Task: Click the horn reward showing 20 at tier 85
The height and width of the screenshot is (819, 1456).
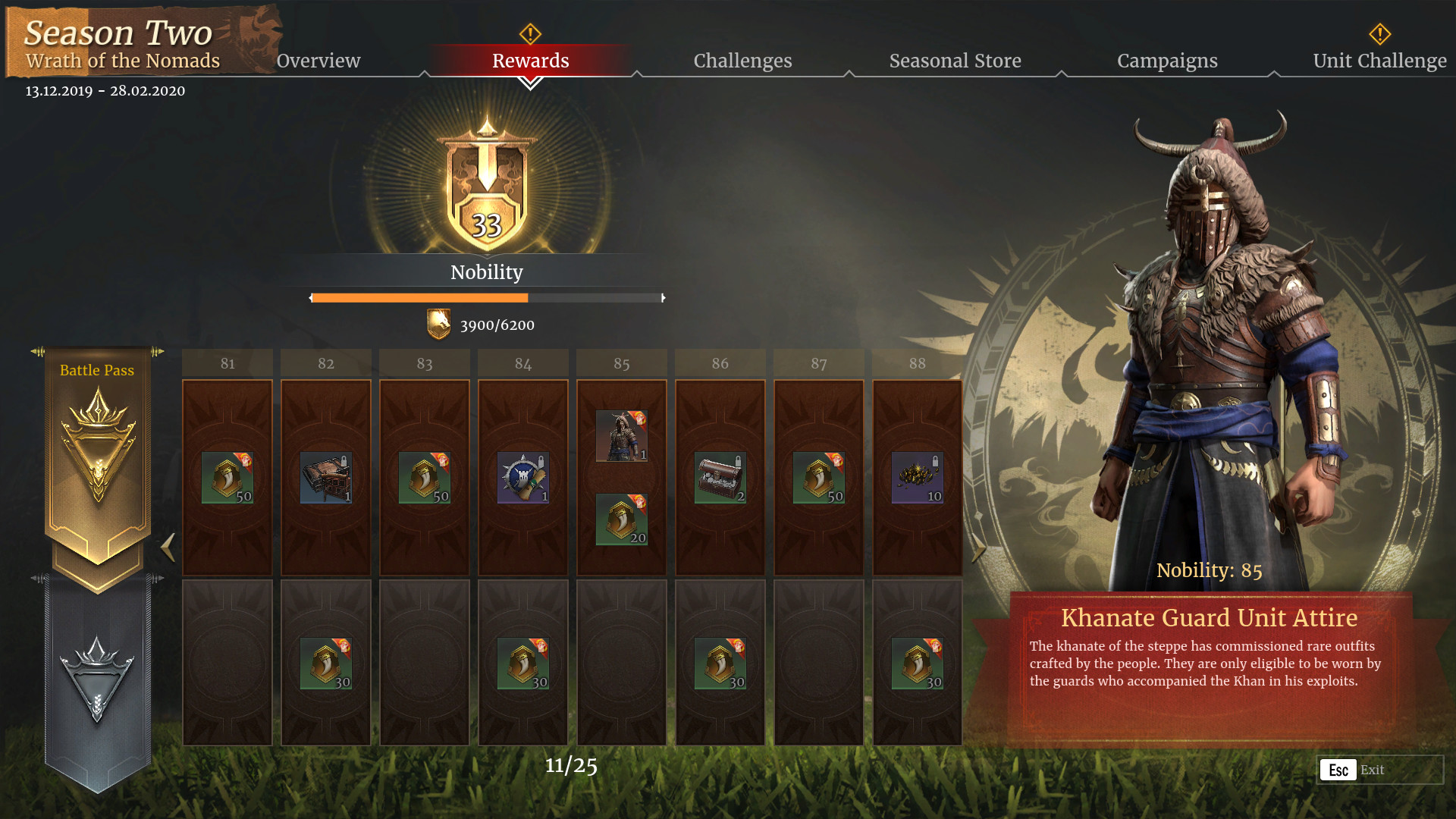Action: [x=620, y=519]
